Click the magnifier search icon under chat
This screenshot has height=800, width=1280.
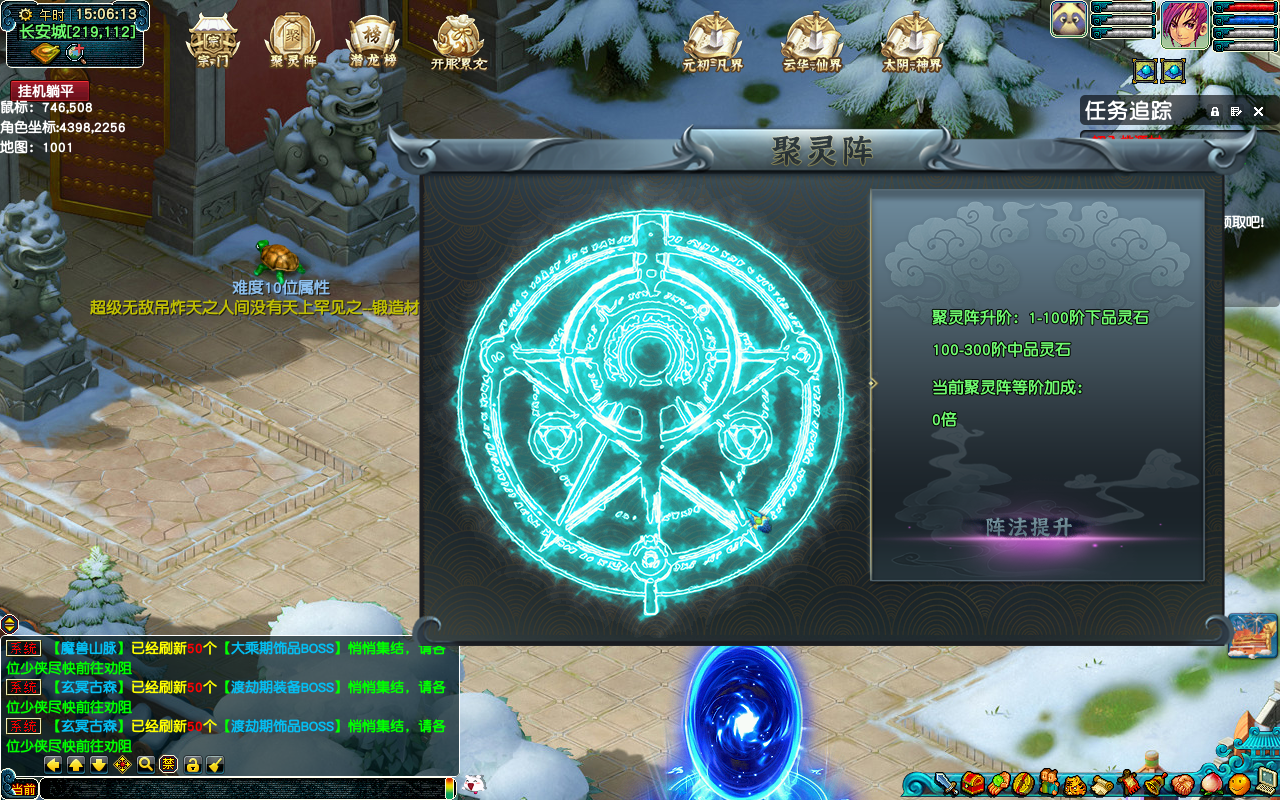pos(146,765)
